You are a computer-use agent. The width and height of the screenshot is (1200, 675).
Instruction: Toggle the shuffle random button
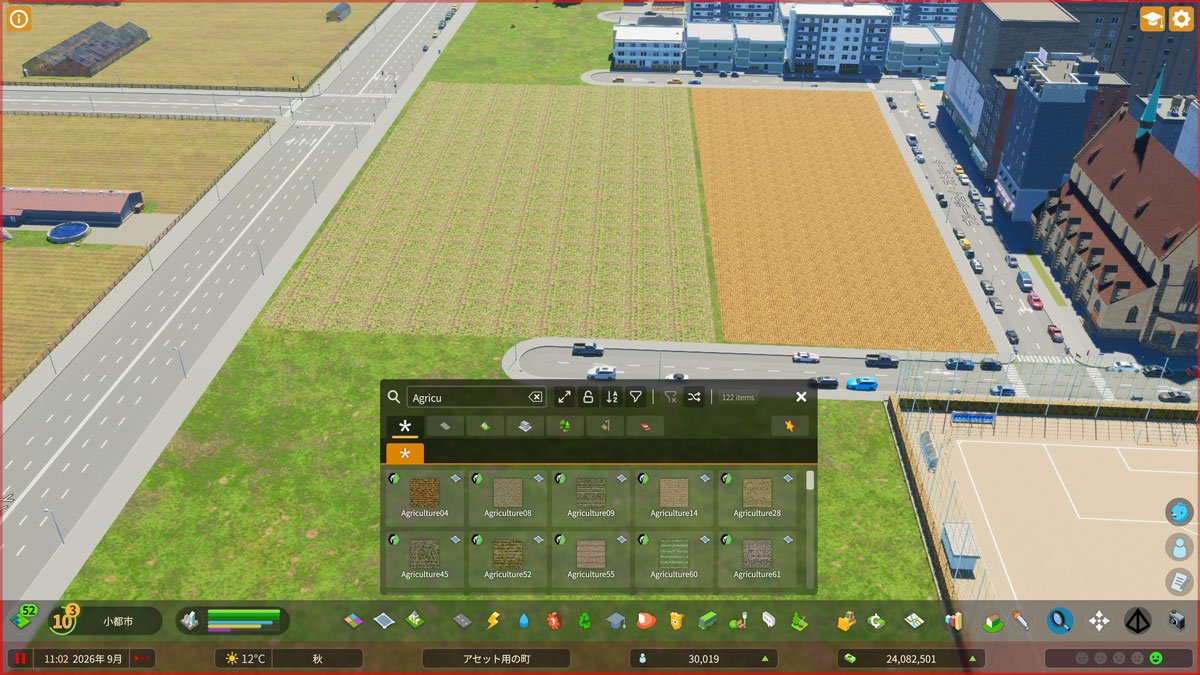694,397
